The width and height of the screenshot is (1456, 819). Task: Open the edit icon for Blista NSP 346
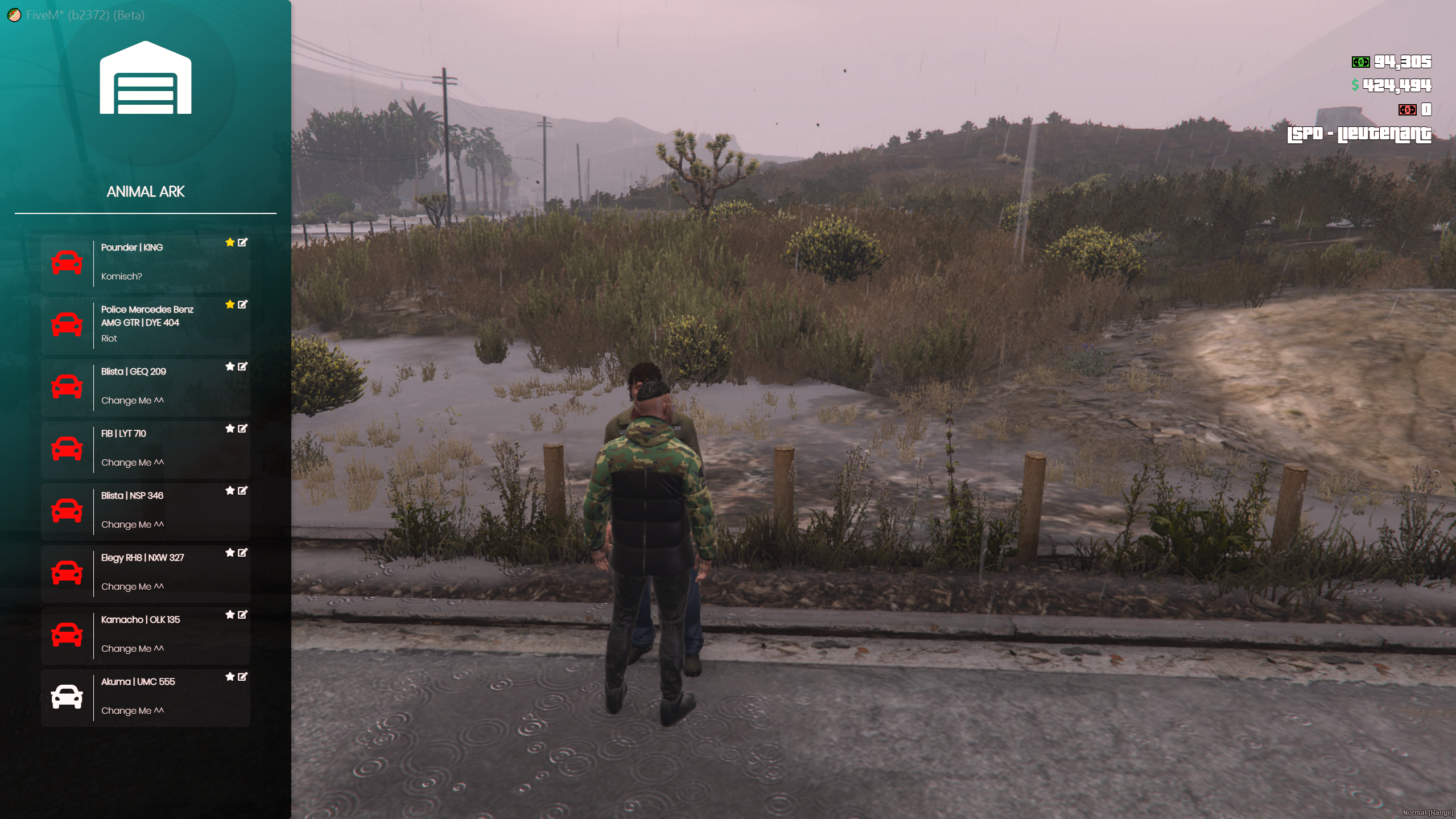[x=243, y=491]
